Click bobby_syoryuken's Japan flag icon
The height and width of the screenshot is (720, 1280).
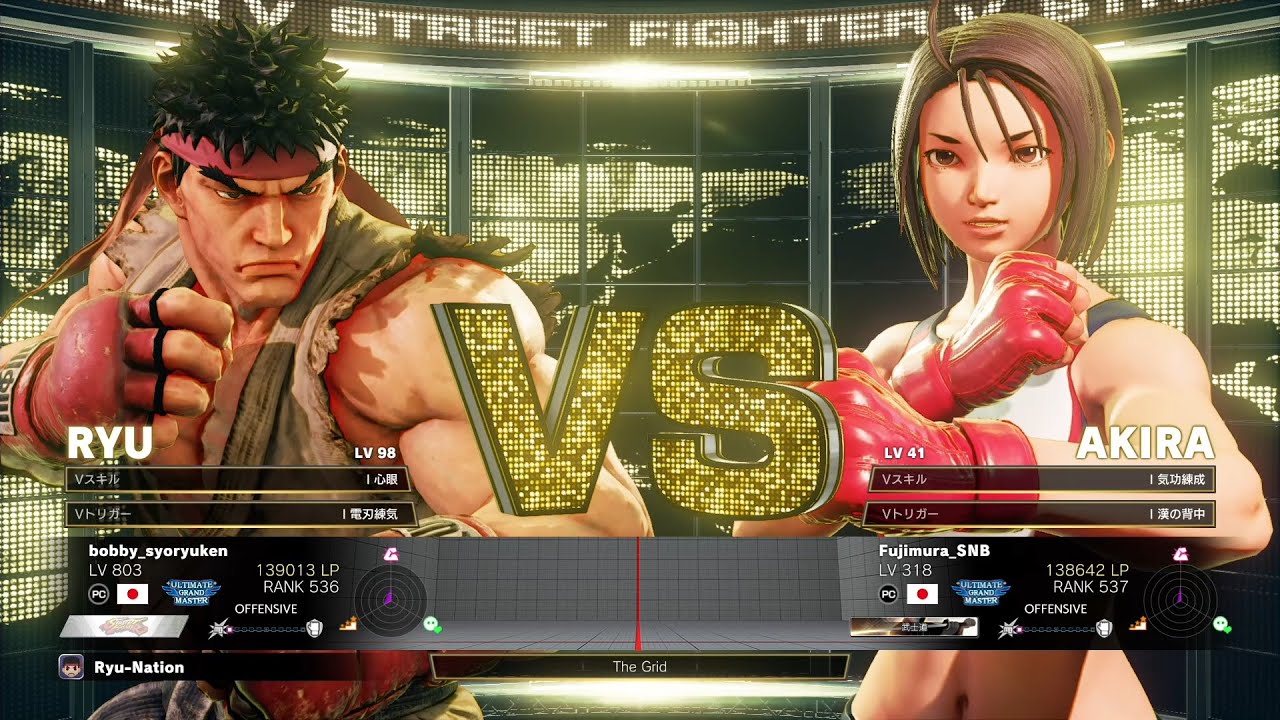click(133, 594)
